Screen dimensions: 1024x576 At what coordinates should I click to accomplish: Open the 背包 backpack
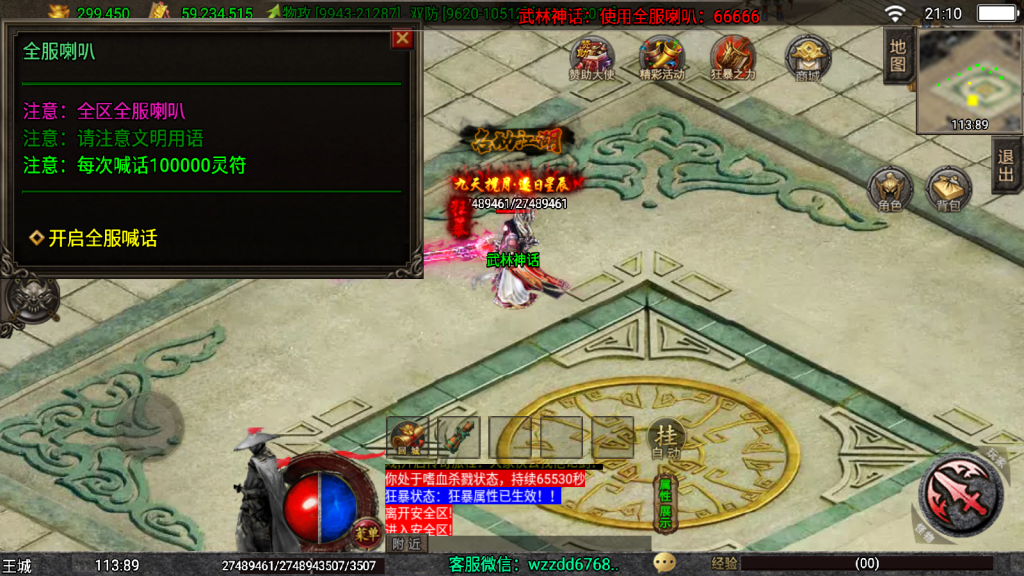click(948, 190)
